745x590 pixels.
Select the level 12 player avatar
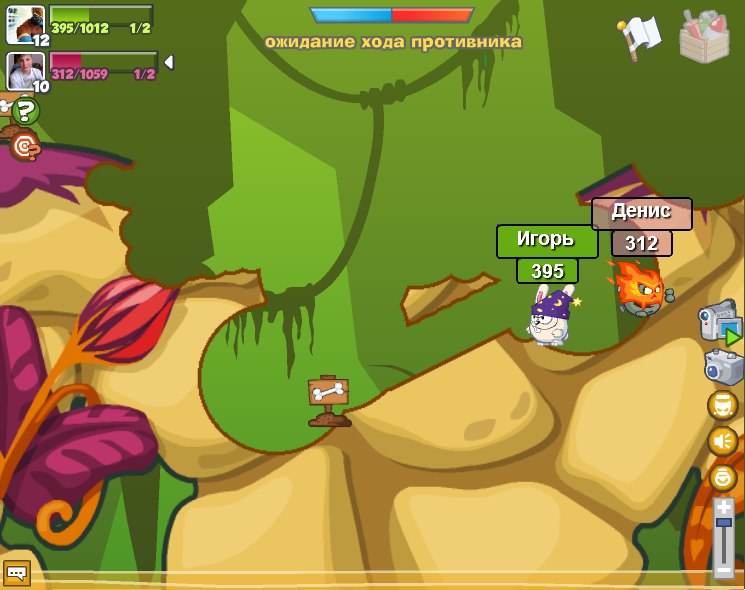(25, 24)
